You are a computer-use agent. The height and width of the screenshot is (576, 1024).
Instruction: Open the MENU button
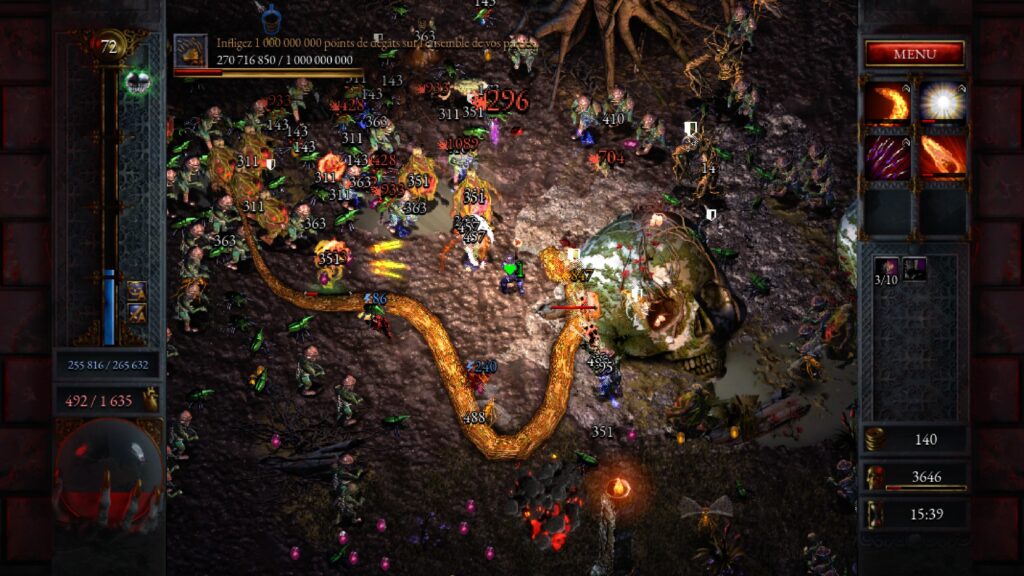click(914, 53)
